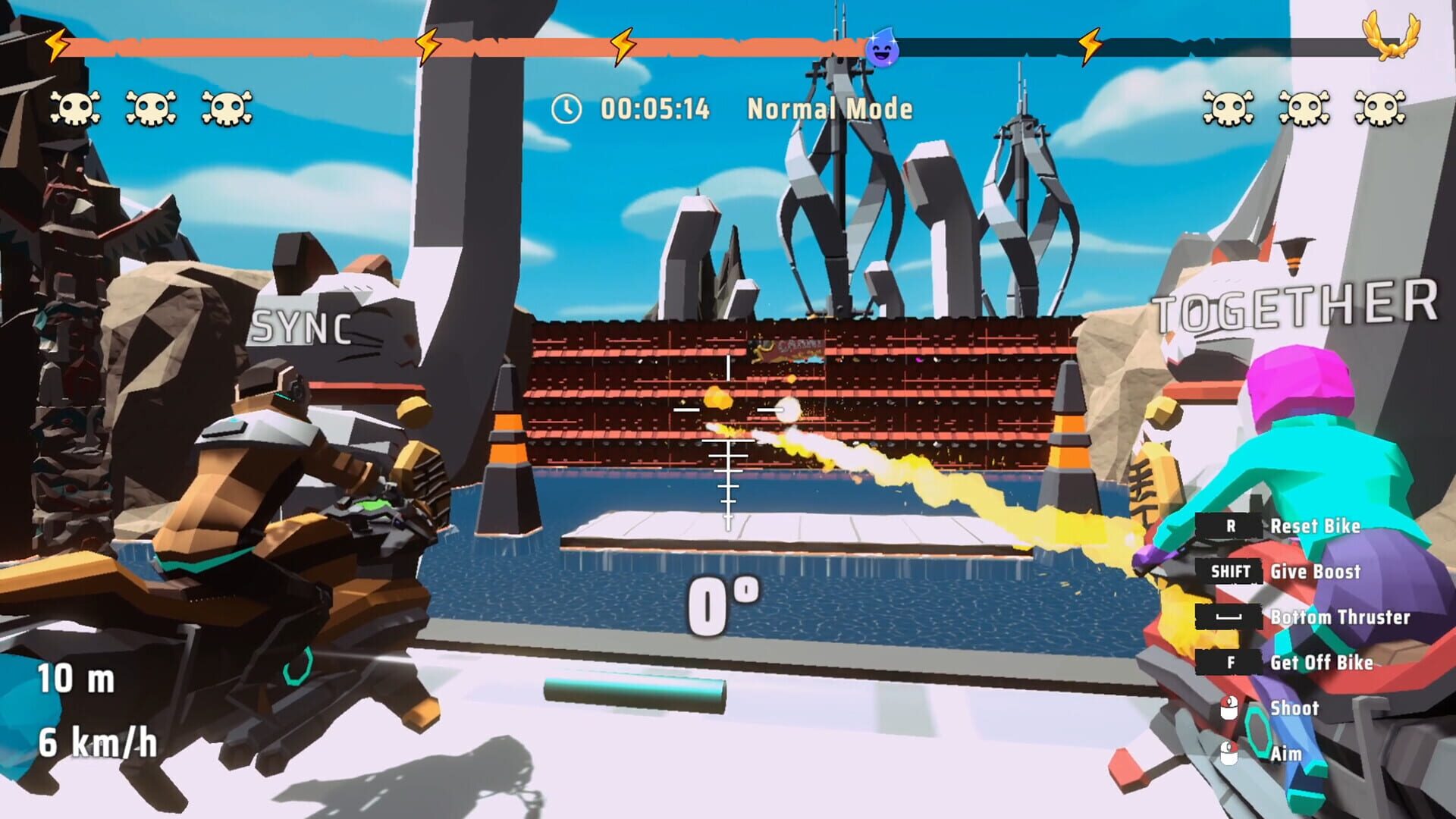This screenshot has height=819, width=1456.
Task: Open the lightning icon on the center health bar
Action: point(622,44)
